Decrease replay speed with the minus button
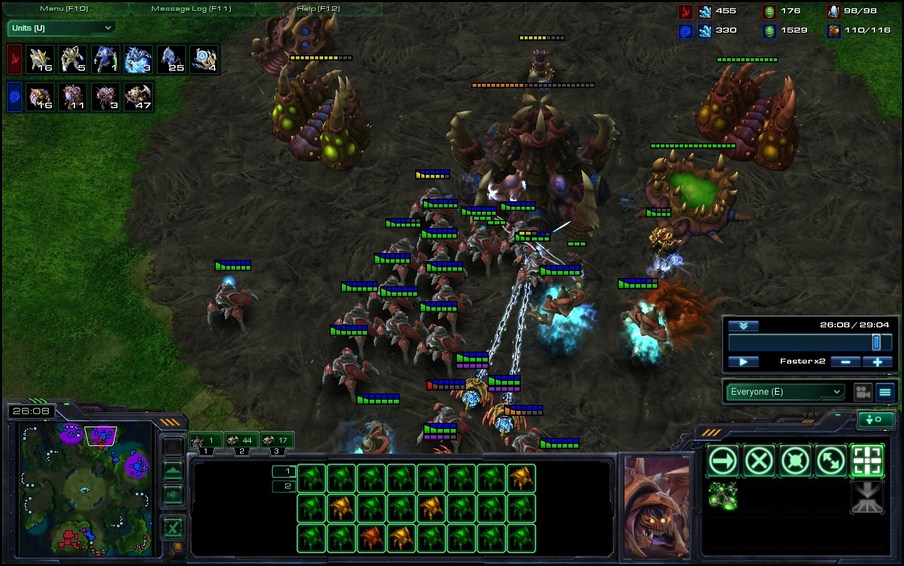Viewport: 904px width, 566px height. (x=845, y=361)
